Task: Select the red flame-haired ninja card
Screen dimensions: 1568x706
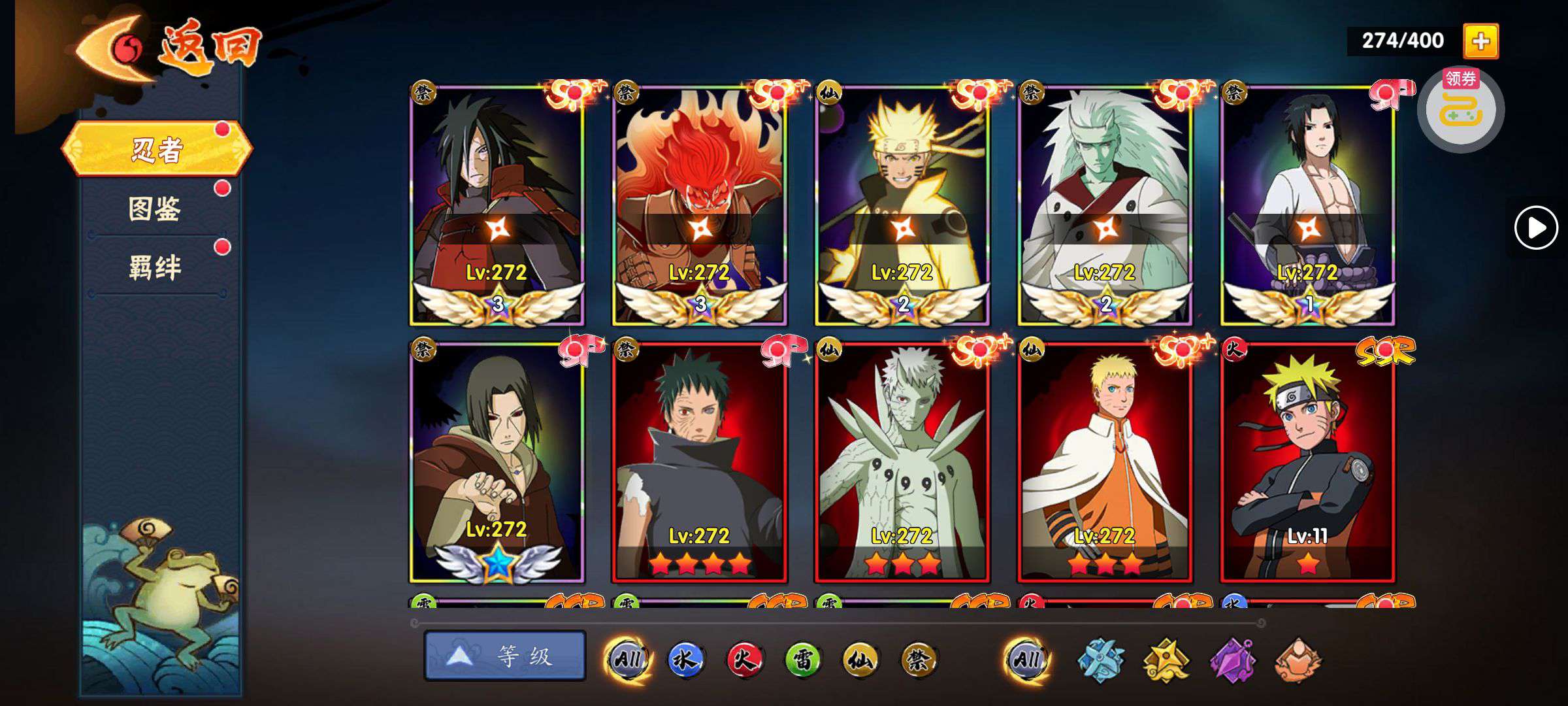Action: point(699,204)
